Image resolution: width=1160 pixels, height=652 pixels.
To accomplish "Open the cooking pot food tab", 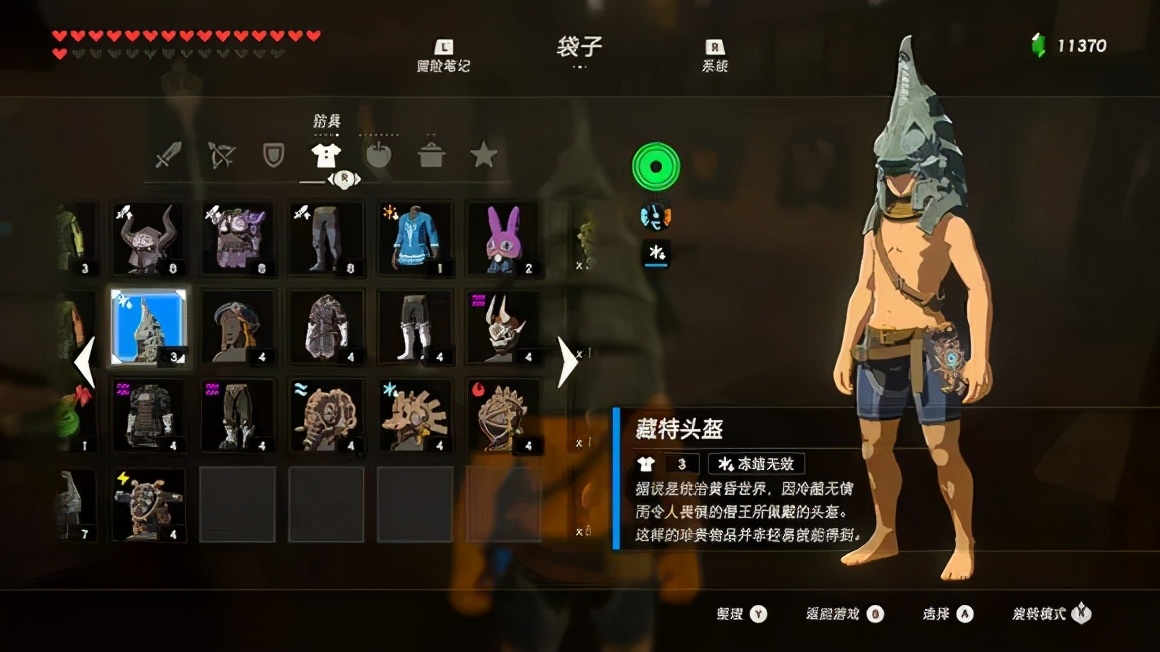I will pos(431,155).
